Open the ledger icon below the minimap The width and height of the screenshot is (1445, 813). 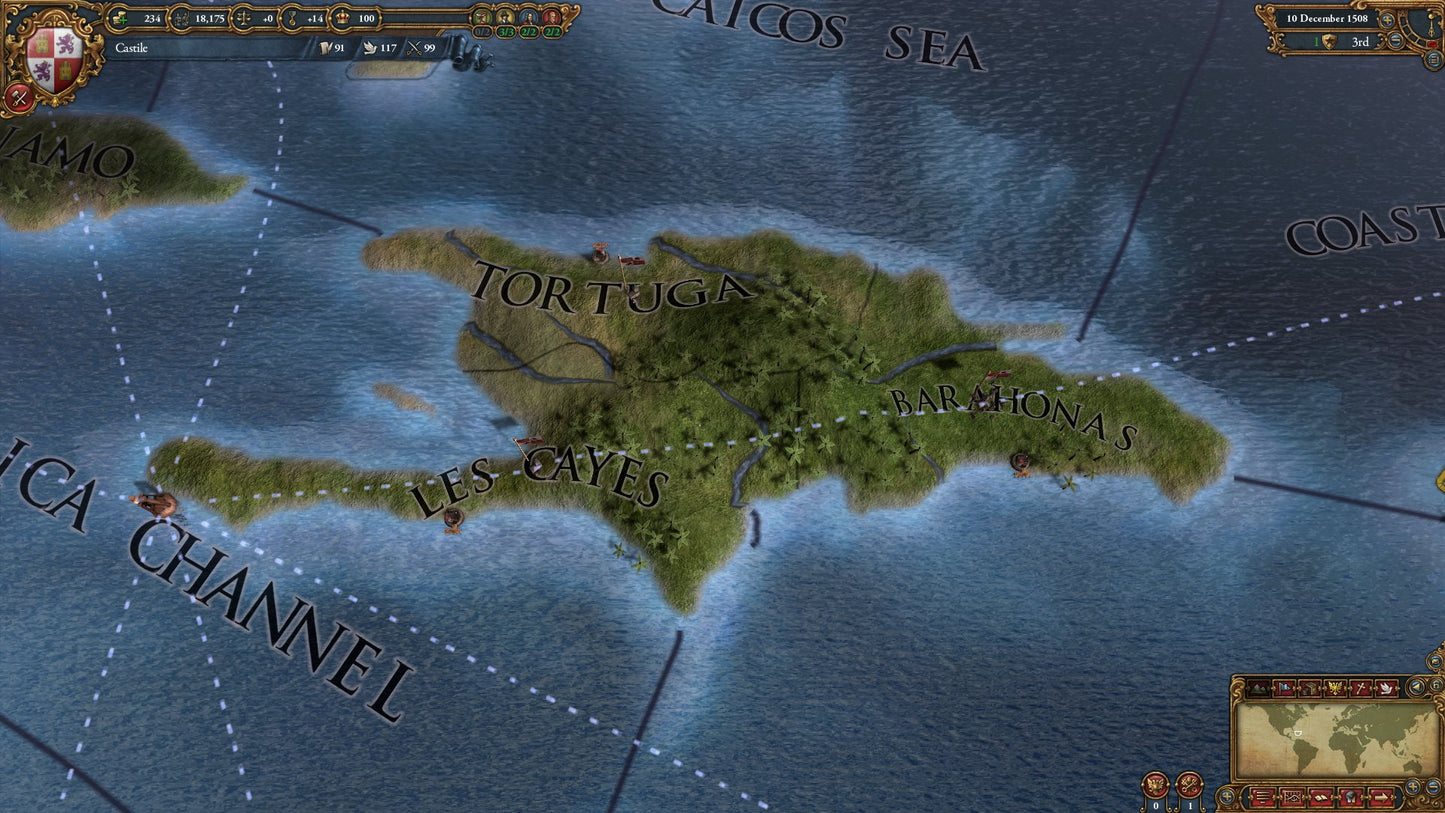(1320, 797)
